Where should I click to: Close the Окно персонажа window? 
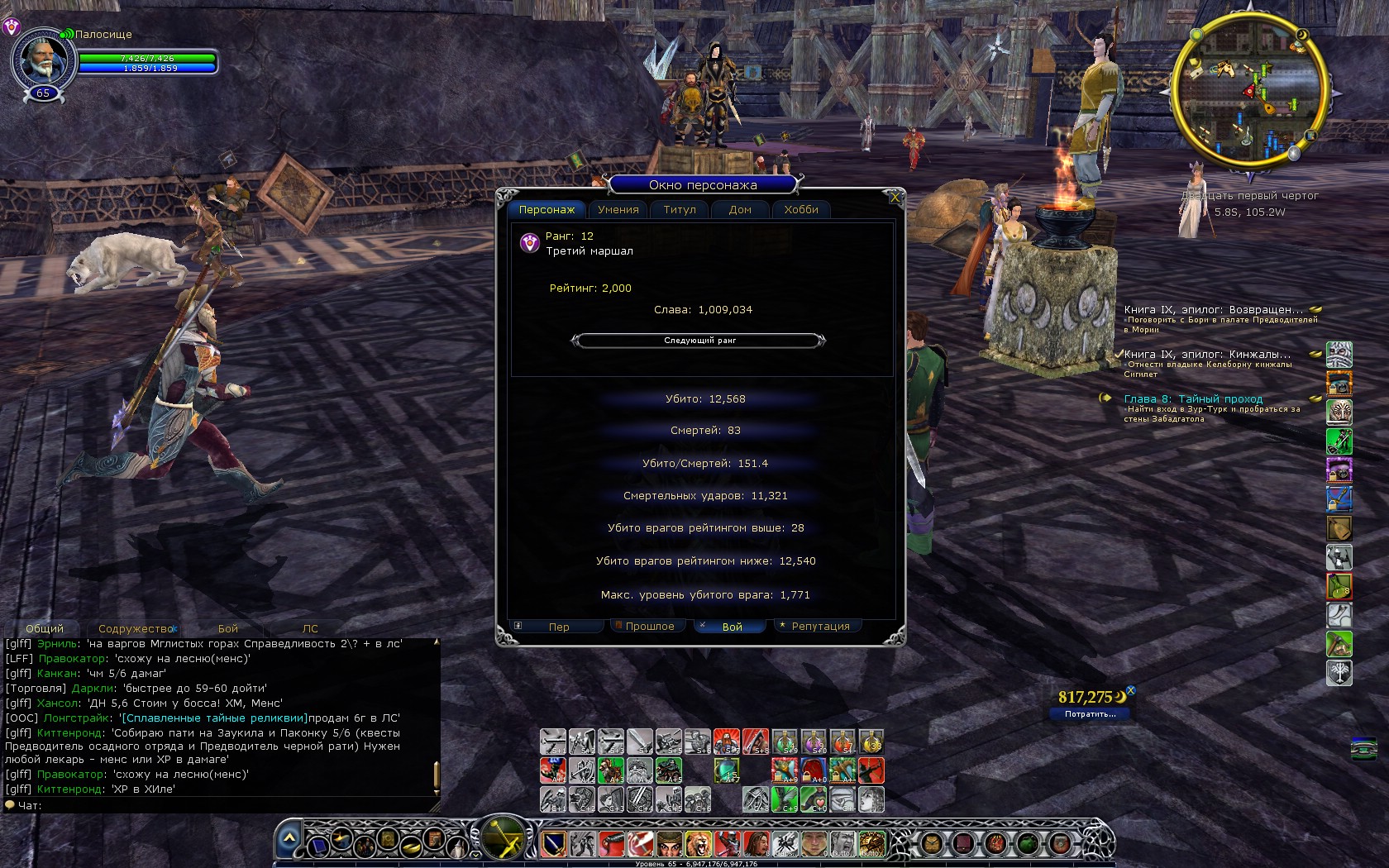point(895,197)
